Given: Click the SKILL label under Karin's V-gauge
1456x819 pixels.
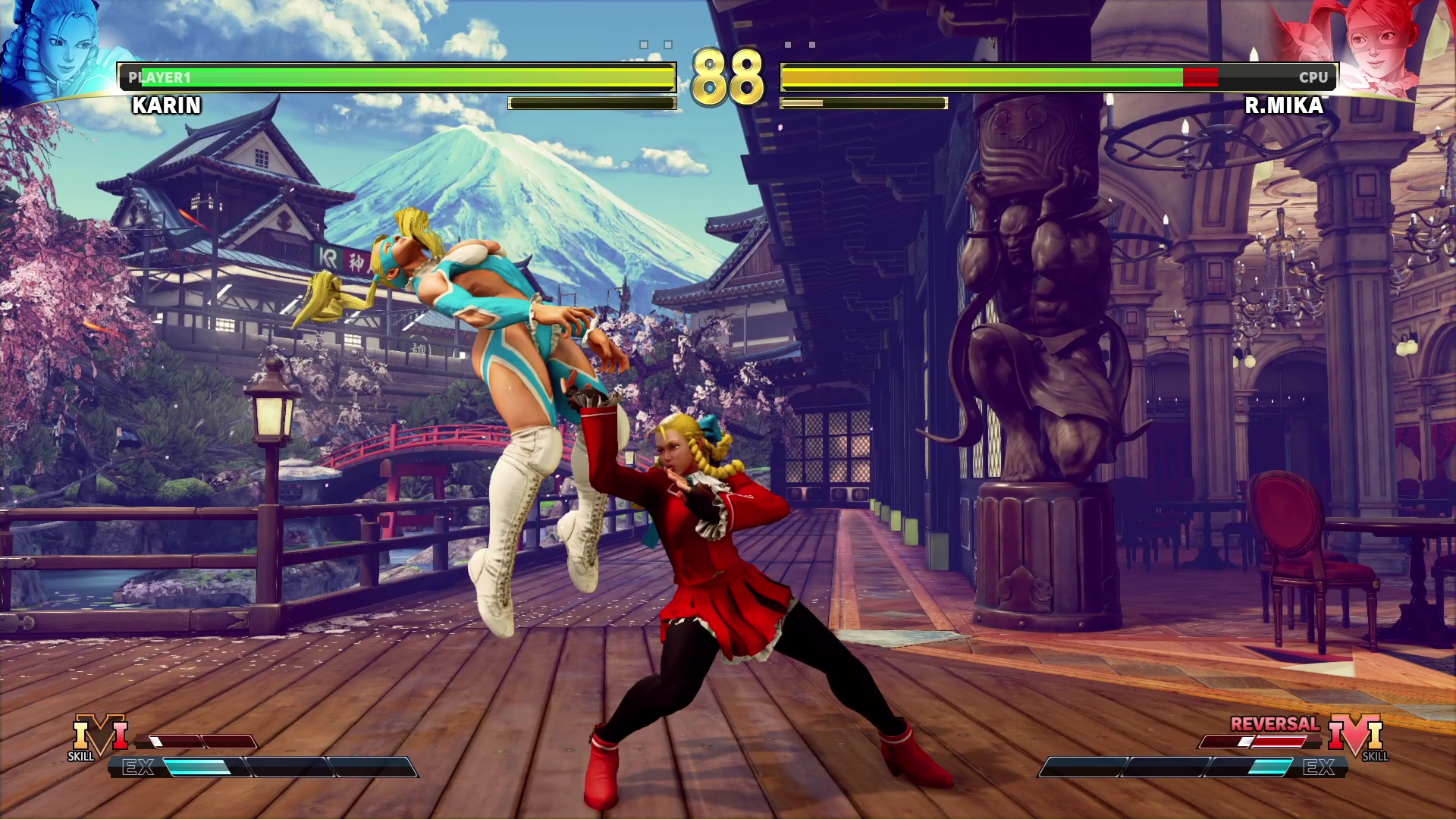Looking at the screenshot, I should [x=81, y=757].
